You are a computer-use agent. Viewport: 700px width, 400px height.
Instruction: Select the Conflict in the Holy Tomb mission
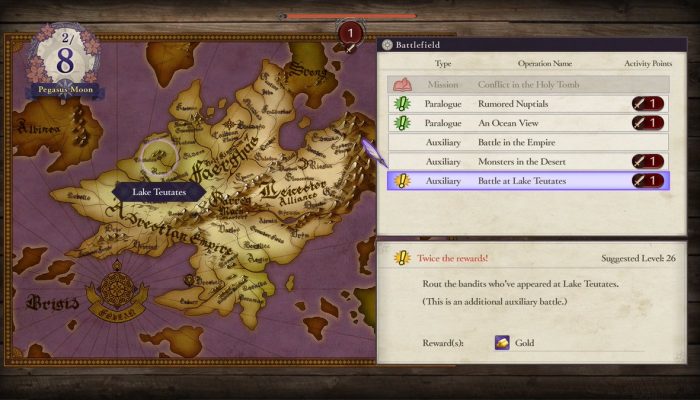(x=527, y=84)
